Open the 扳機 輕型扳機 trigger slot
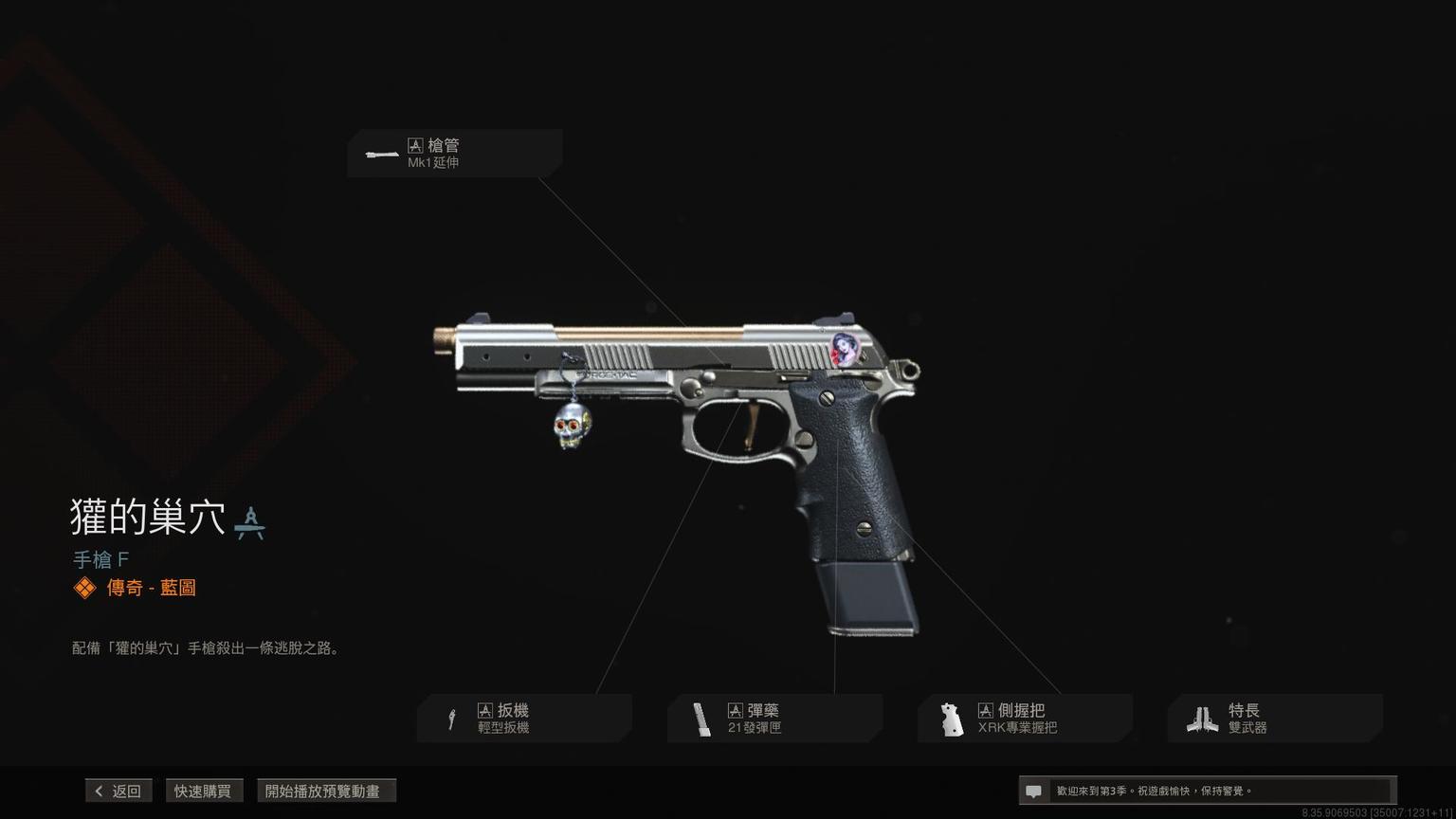 [x=524, y=719]
